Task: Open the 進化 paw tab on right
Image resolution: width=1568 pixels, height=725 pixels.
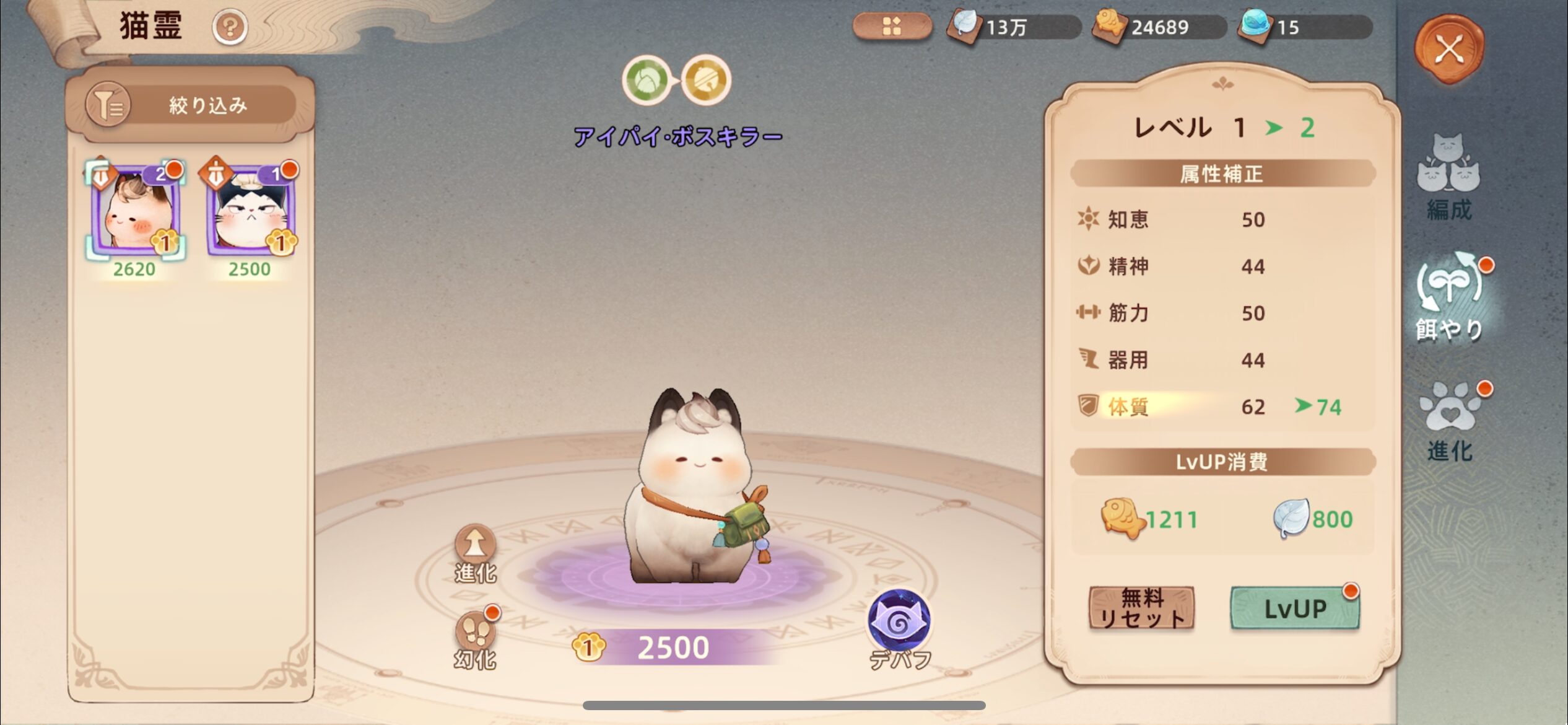Action: point(1450,421)
